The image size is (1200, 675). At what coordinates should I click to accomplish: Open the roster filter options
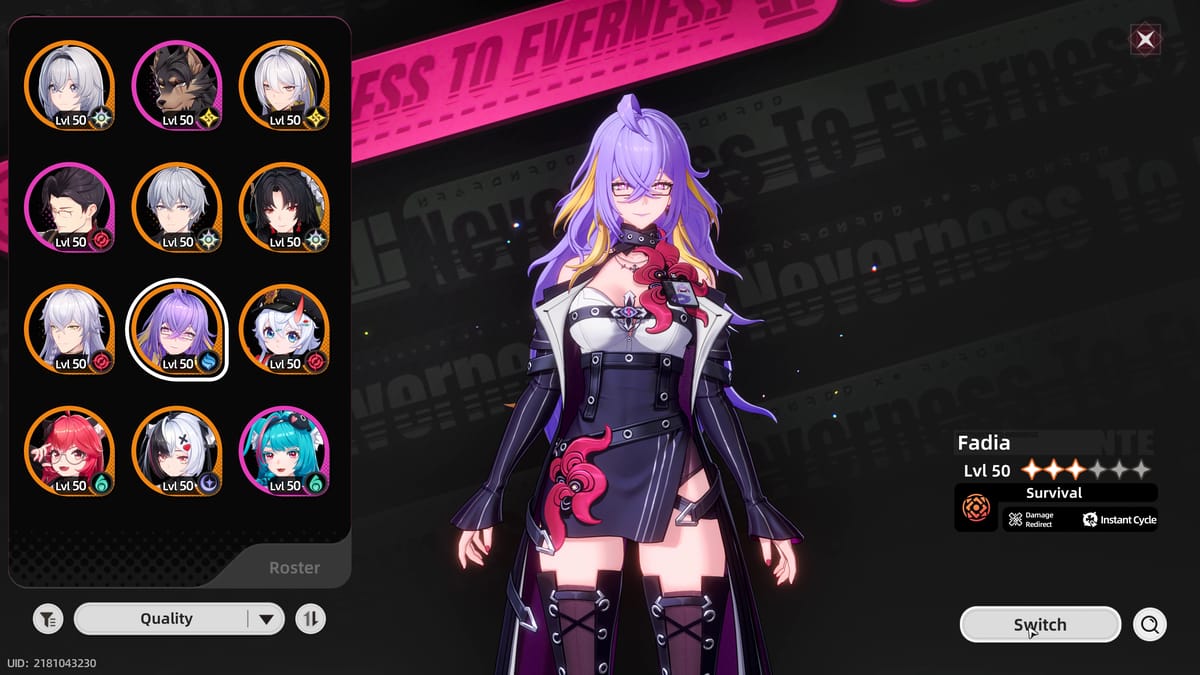click(47, 619)
